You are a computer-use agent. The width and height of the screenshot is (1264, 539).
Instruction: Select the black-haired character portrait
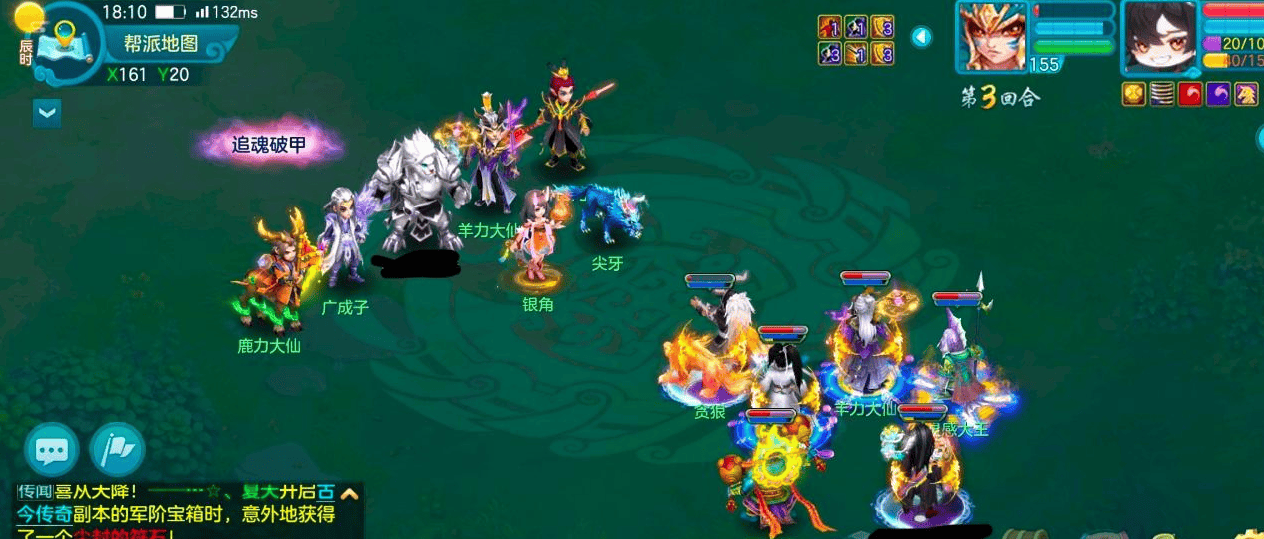pyautogui.click(x=1160, y=37)
